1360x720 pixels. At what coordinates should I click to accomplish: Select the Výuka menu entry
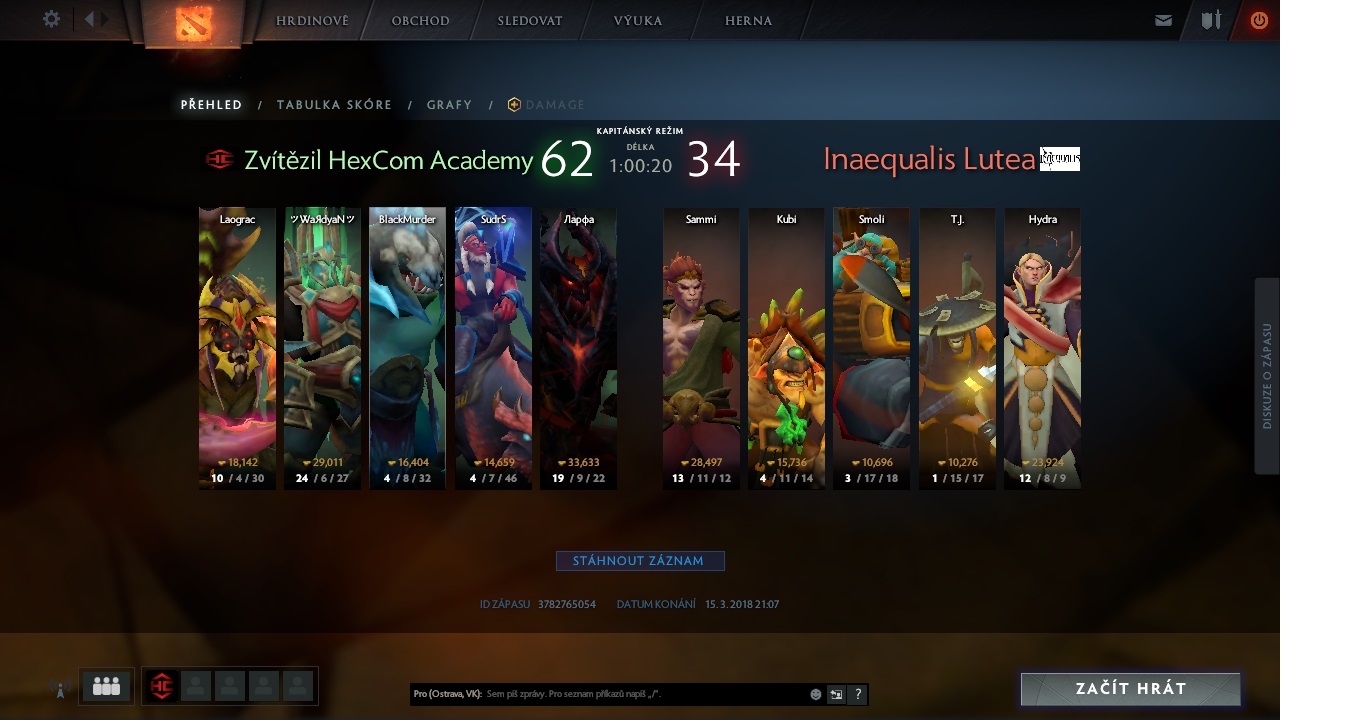coord(638,21)
